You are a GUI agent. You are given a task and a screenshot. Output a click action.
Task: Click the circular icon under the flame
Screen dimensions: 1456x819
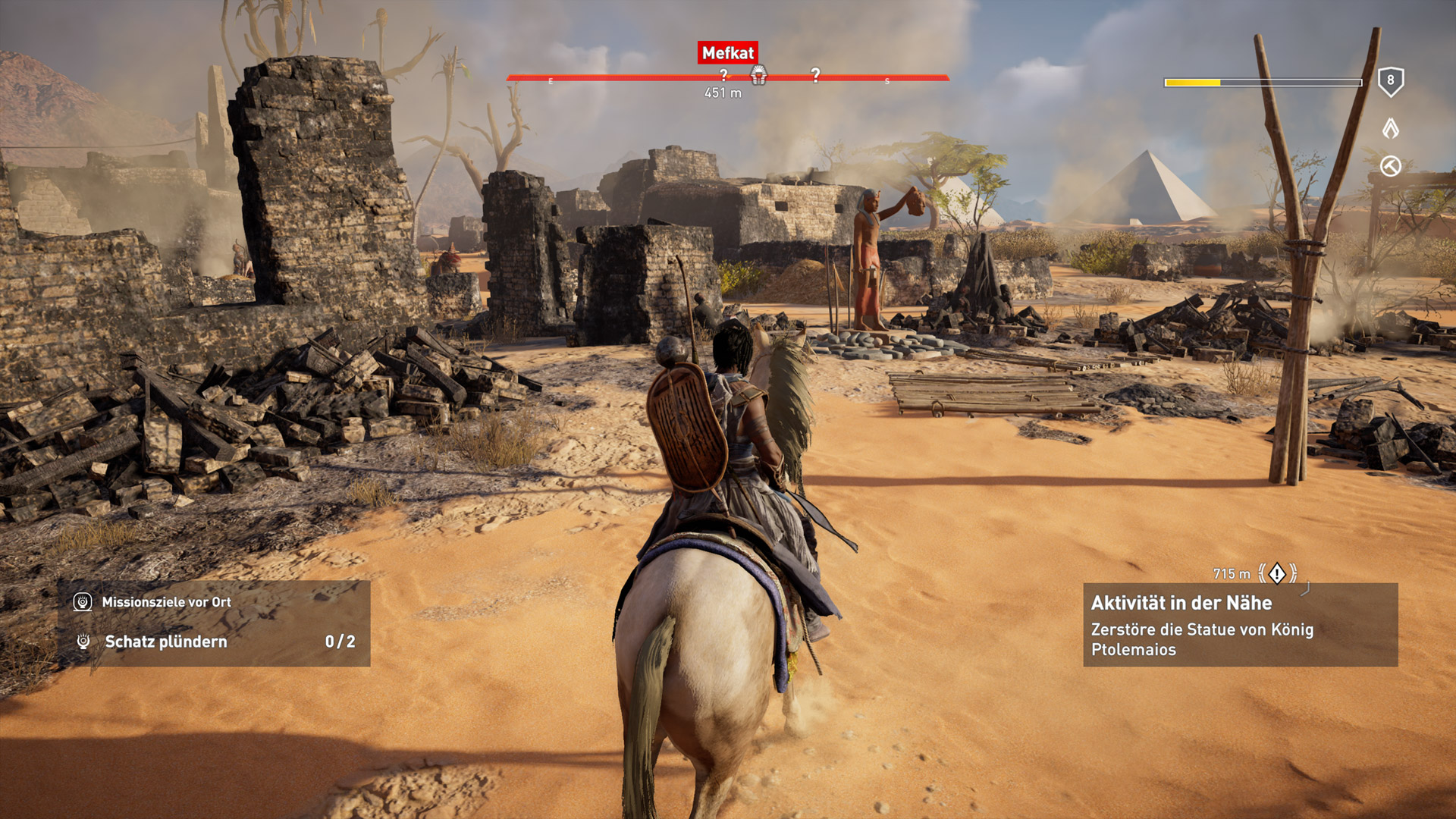1390,166
